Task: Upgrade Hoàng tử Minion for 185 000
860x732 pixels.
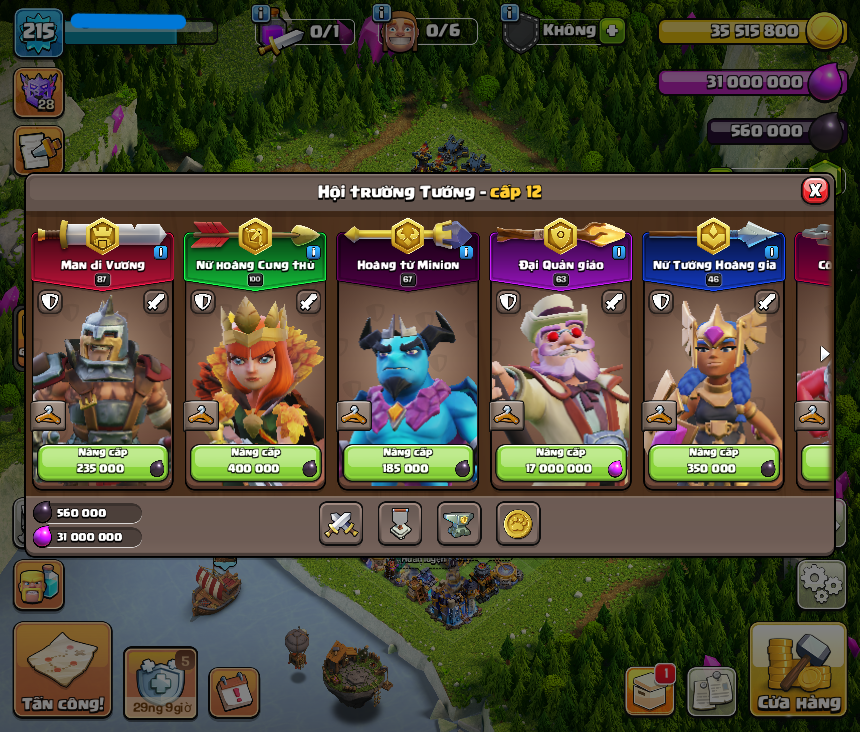Action: [x=408, y=463]
